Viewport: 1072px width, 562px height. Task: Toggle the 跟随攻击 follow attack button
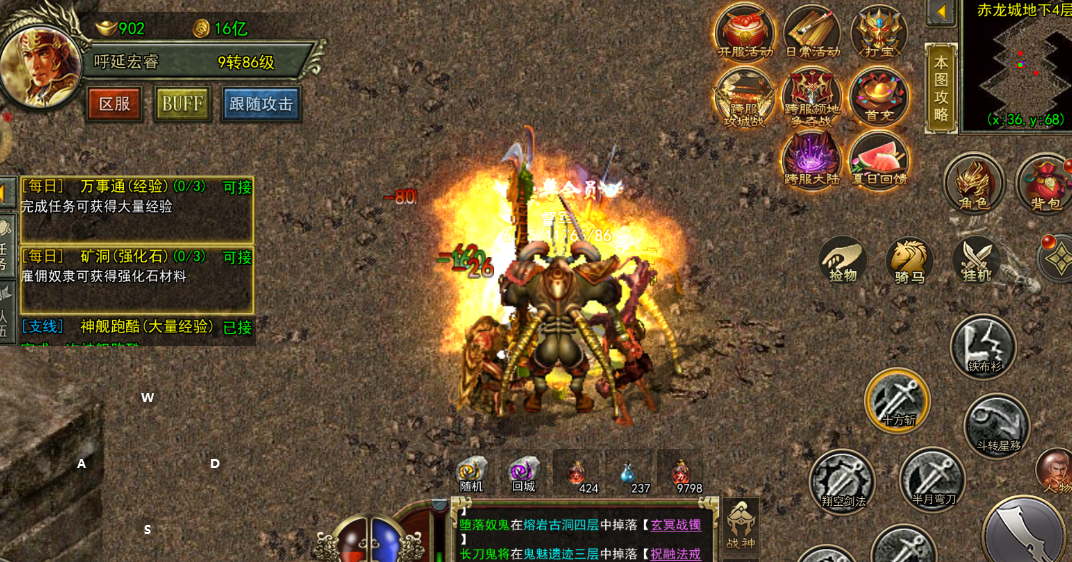tap(261, 103)
